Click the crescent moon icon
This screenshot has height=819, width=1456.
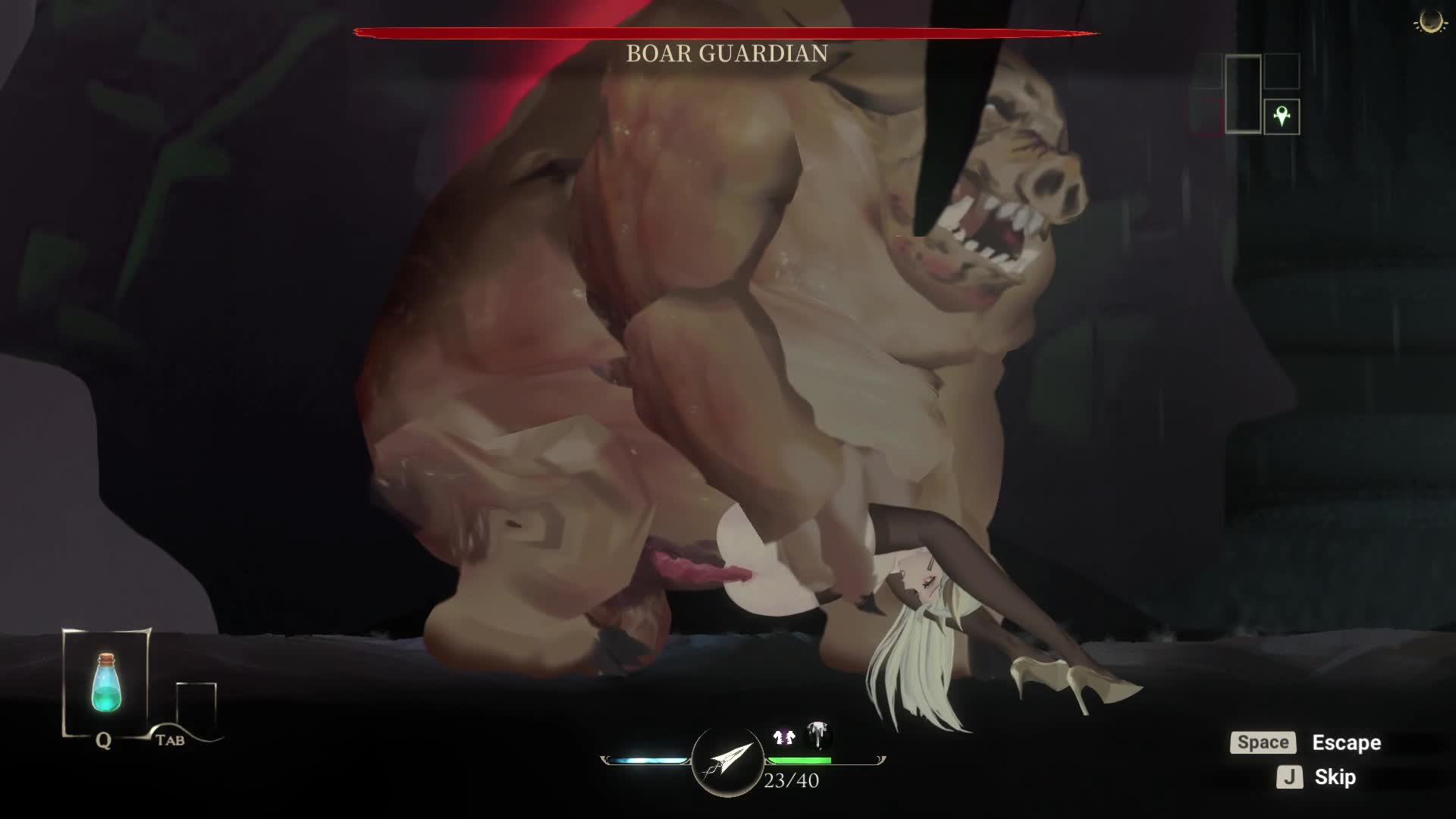point(1431,22)
